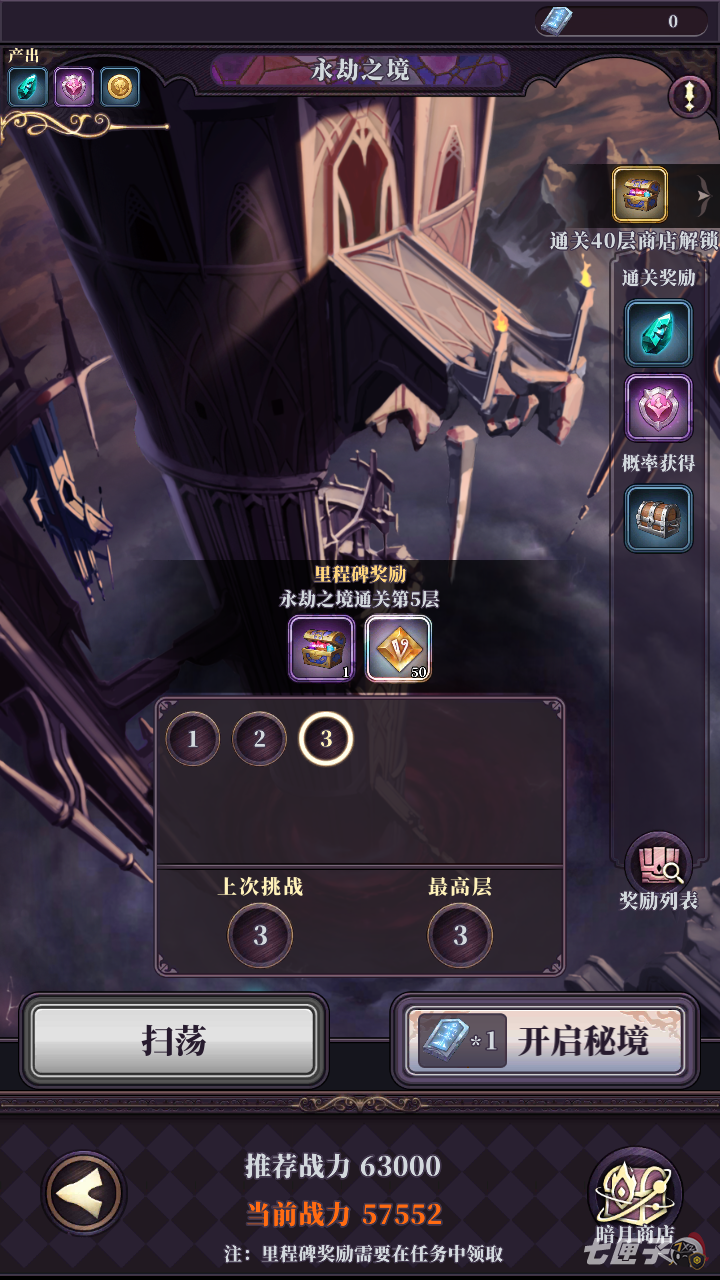Select floor 2 node
Viewport: 720px width, 1280px height.
click(259, 740)
